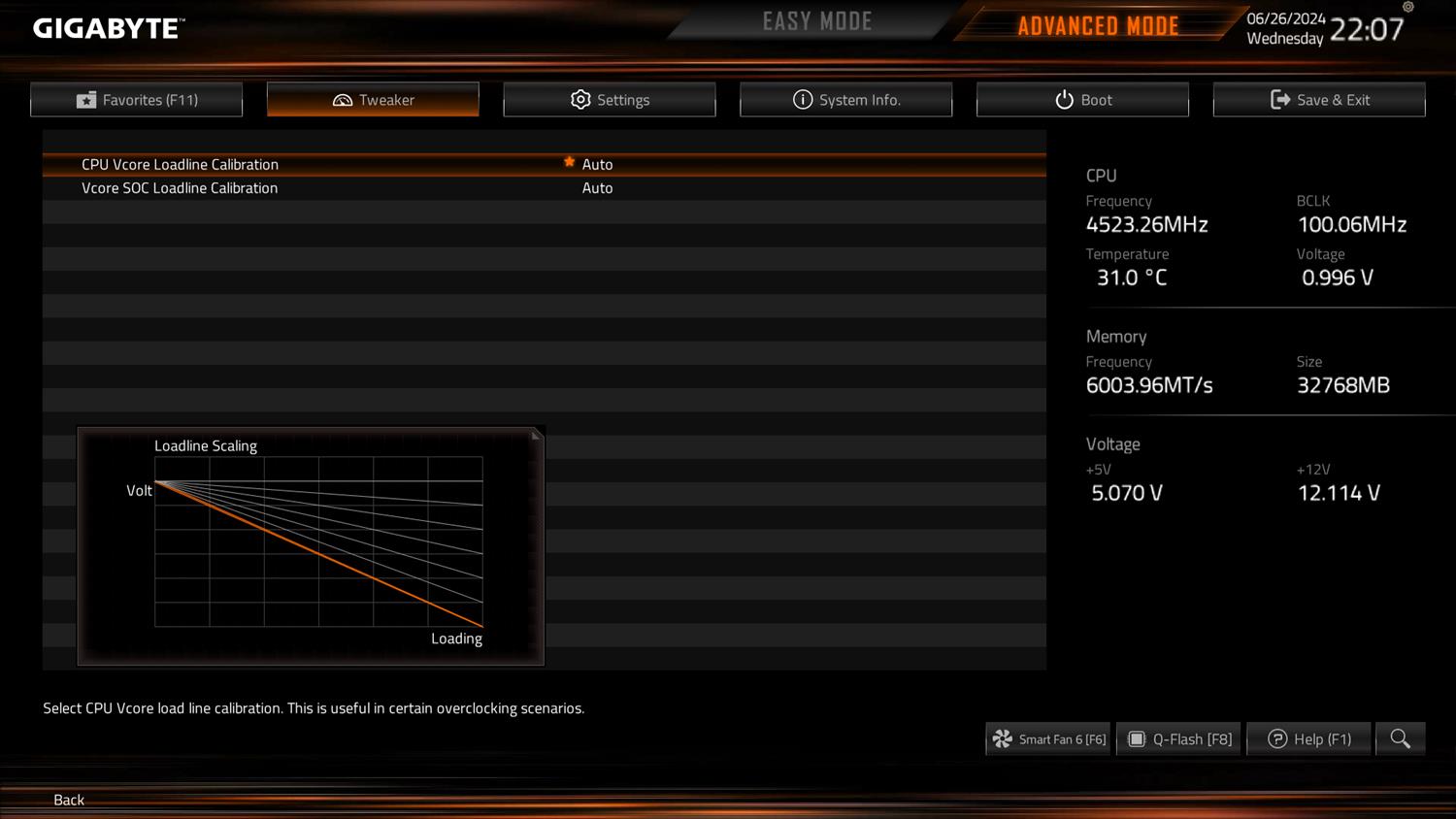Open the Settings tab
This screenshot has width=1456, height=819.
pos(610,100)
